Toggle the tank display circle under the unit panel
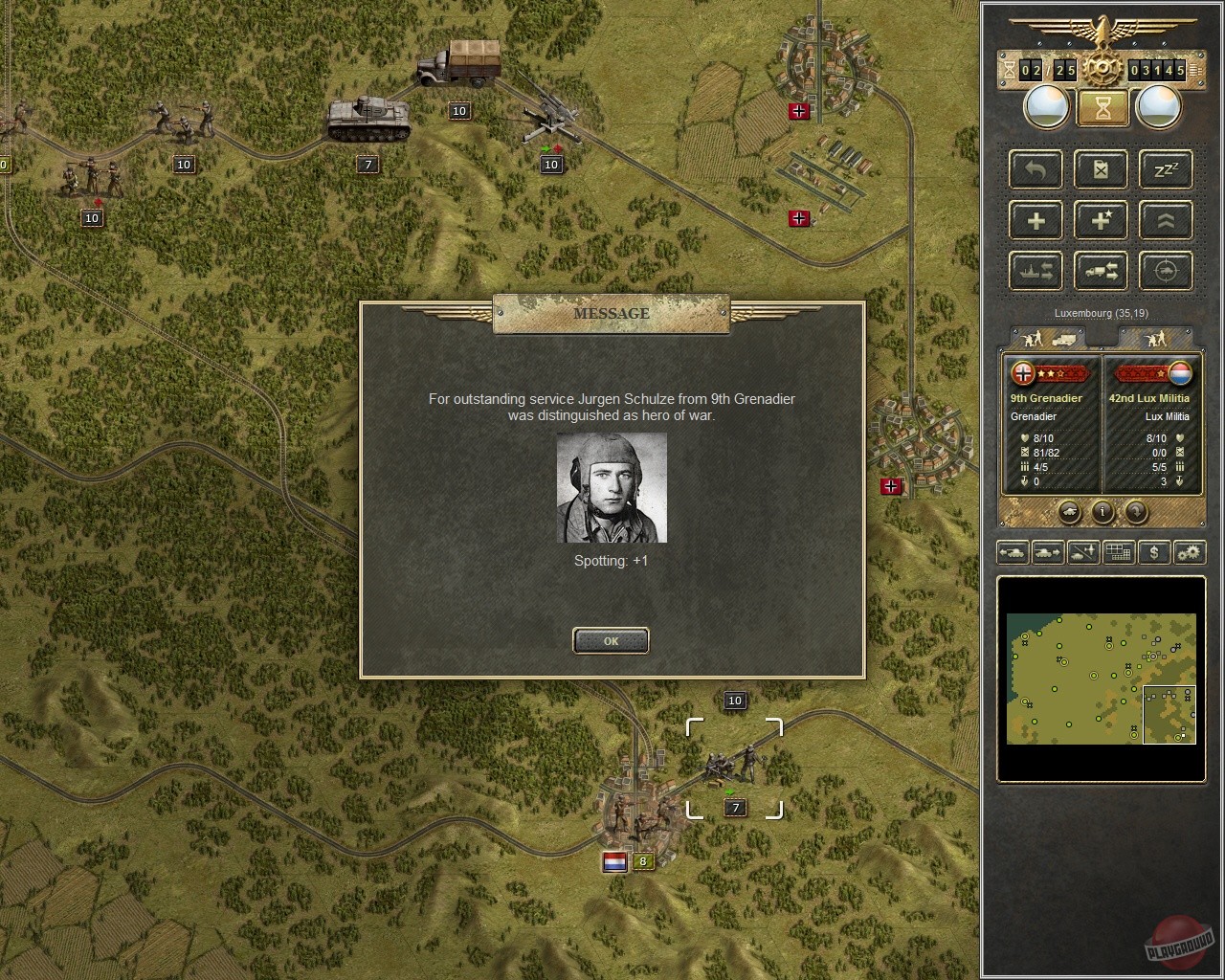Viewport: 1225px width, 980px height. click(1068, 513)
